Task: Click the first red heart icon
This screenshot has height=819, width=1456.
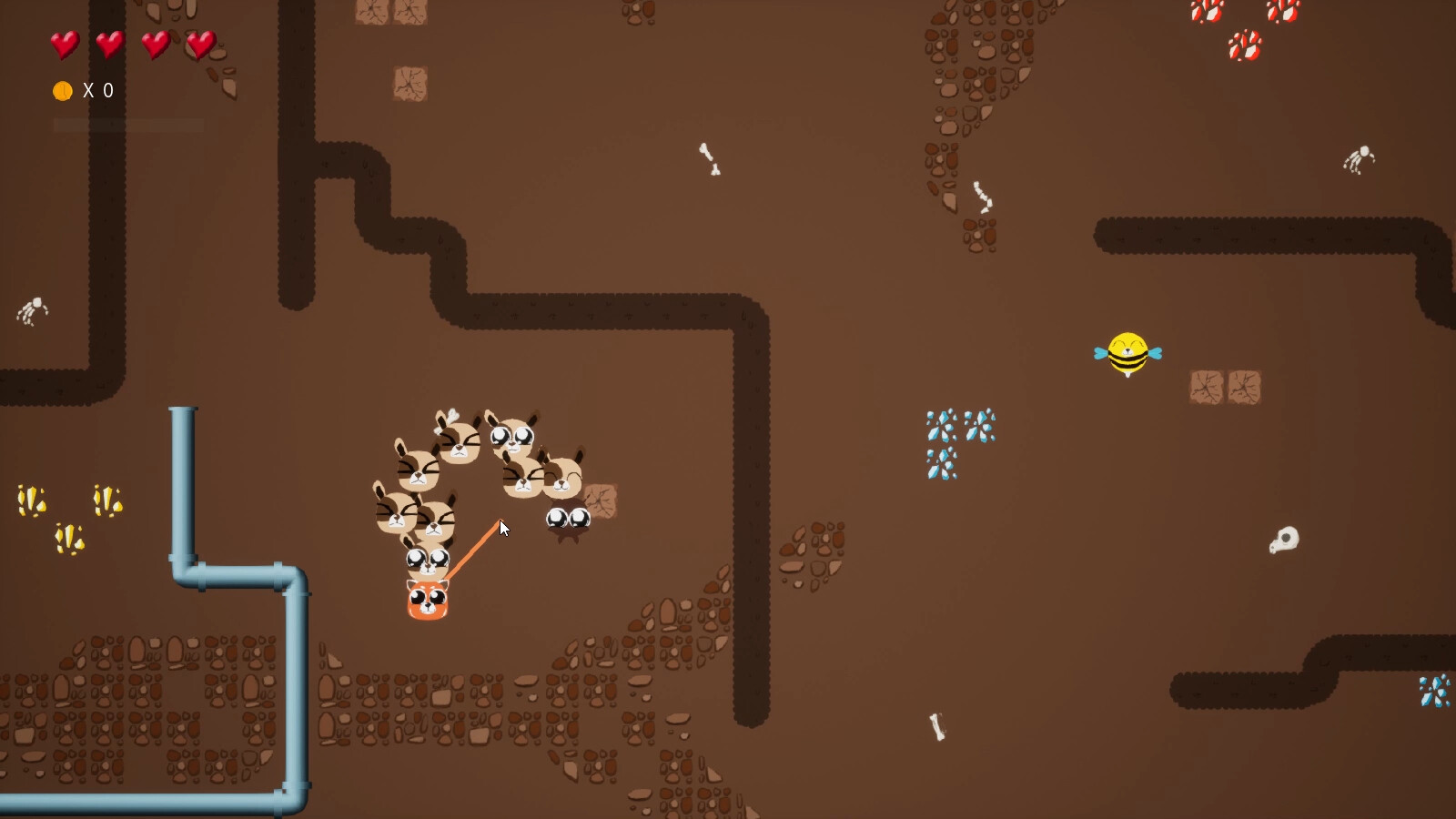Action: (64, 45)
